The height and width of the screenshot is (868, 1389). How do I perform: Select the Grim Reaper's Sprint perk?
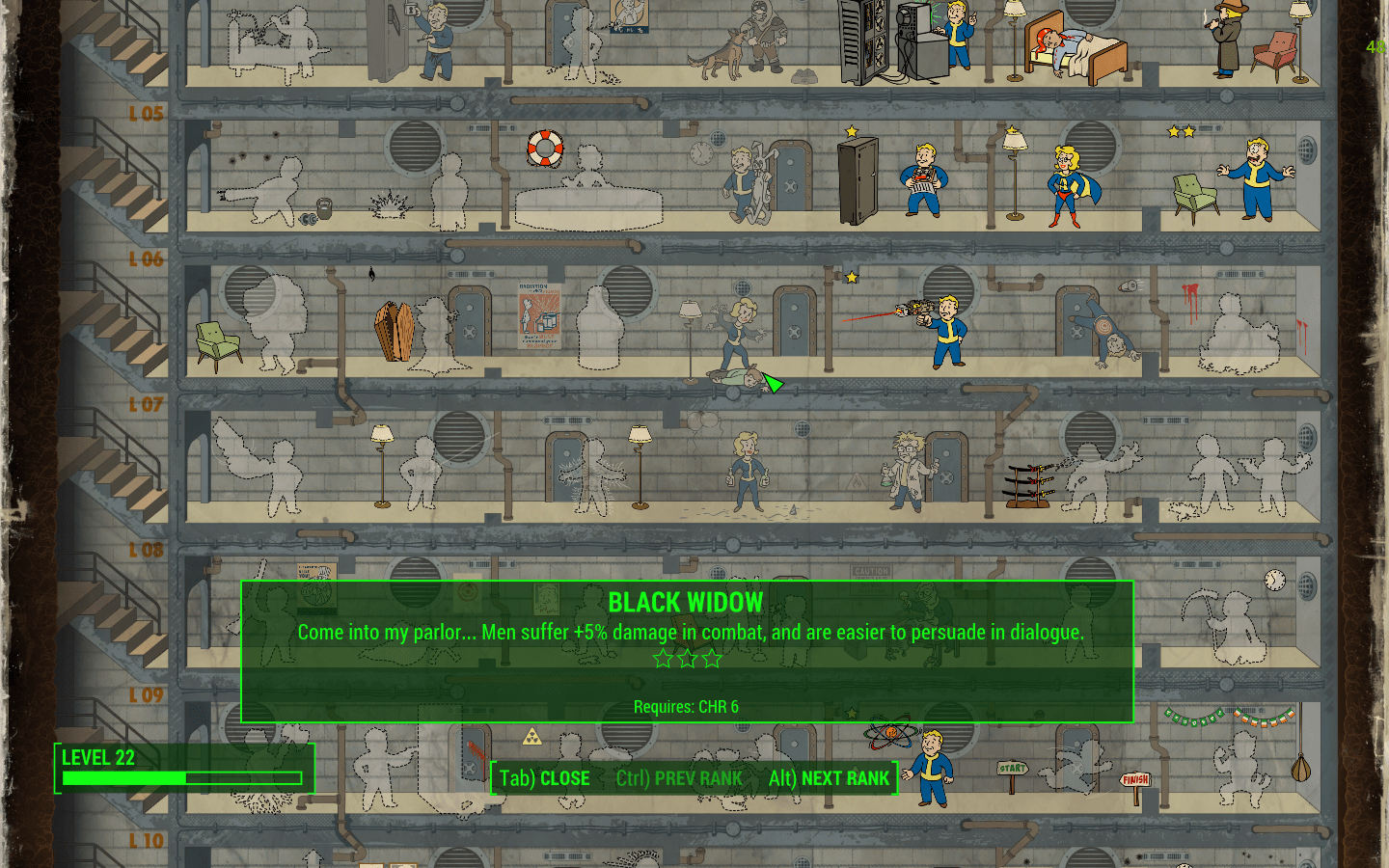point(1232,627)
